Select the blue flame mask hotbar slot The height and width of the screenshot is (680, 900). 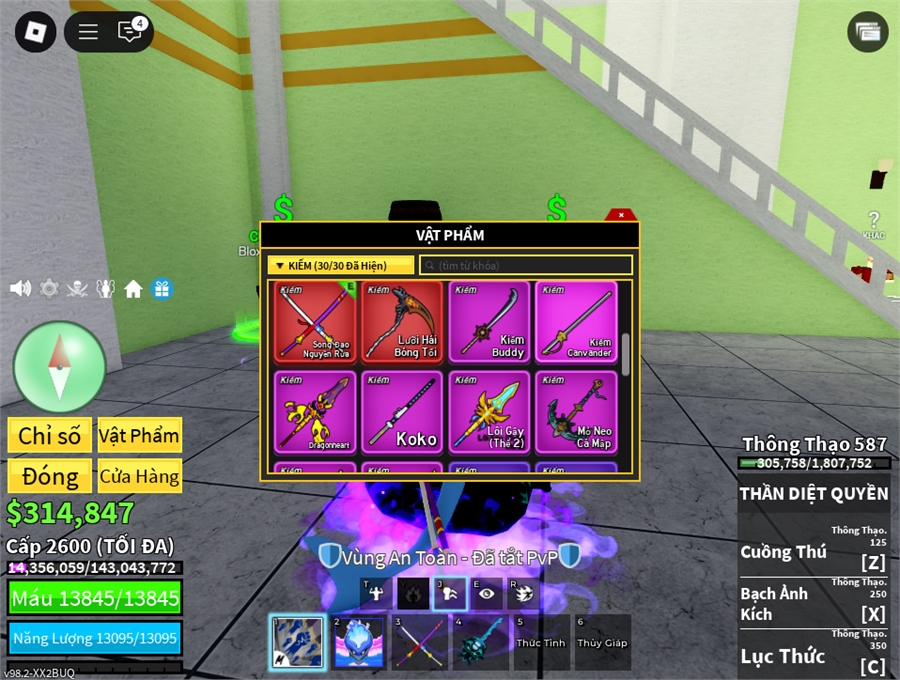pos(358,642)
